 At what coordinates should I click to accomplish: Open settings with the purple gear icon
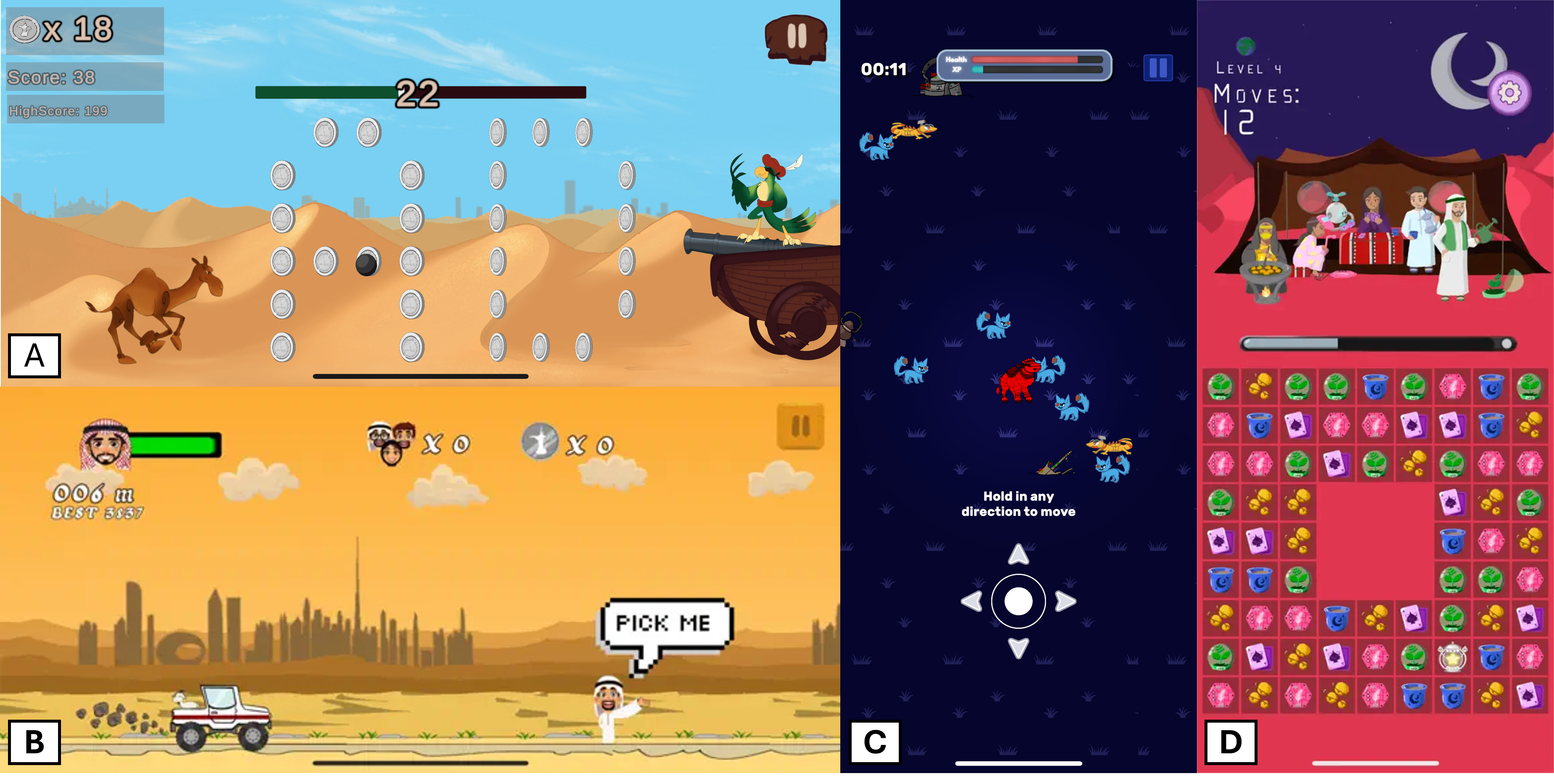[1509, 93]
